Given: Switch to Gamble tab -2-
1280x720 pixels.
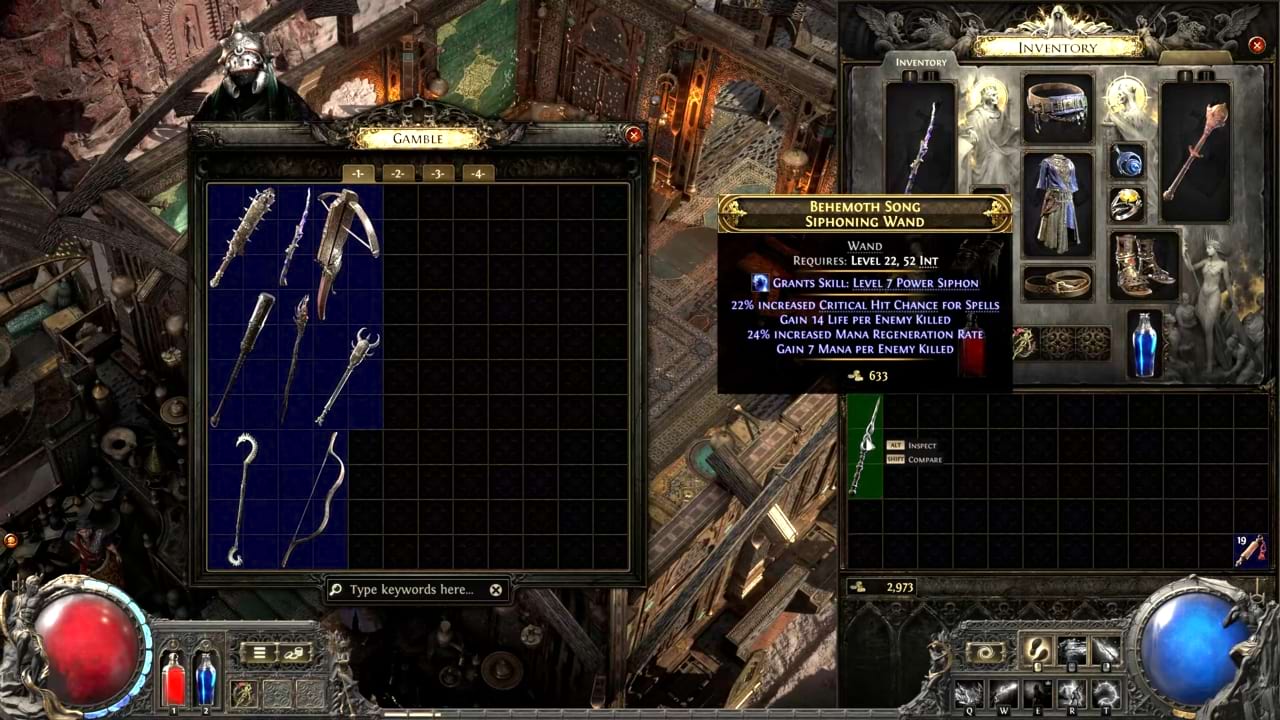Looking at the screenshot, I should pos(398,173).
